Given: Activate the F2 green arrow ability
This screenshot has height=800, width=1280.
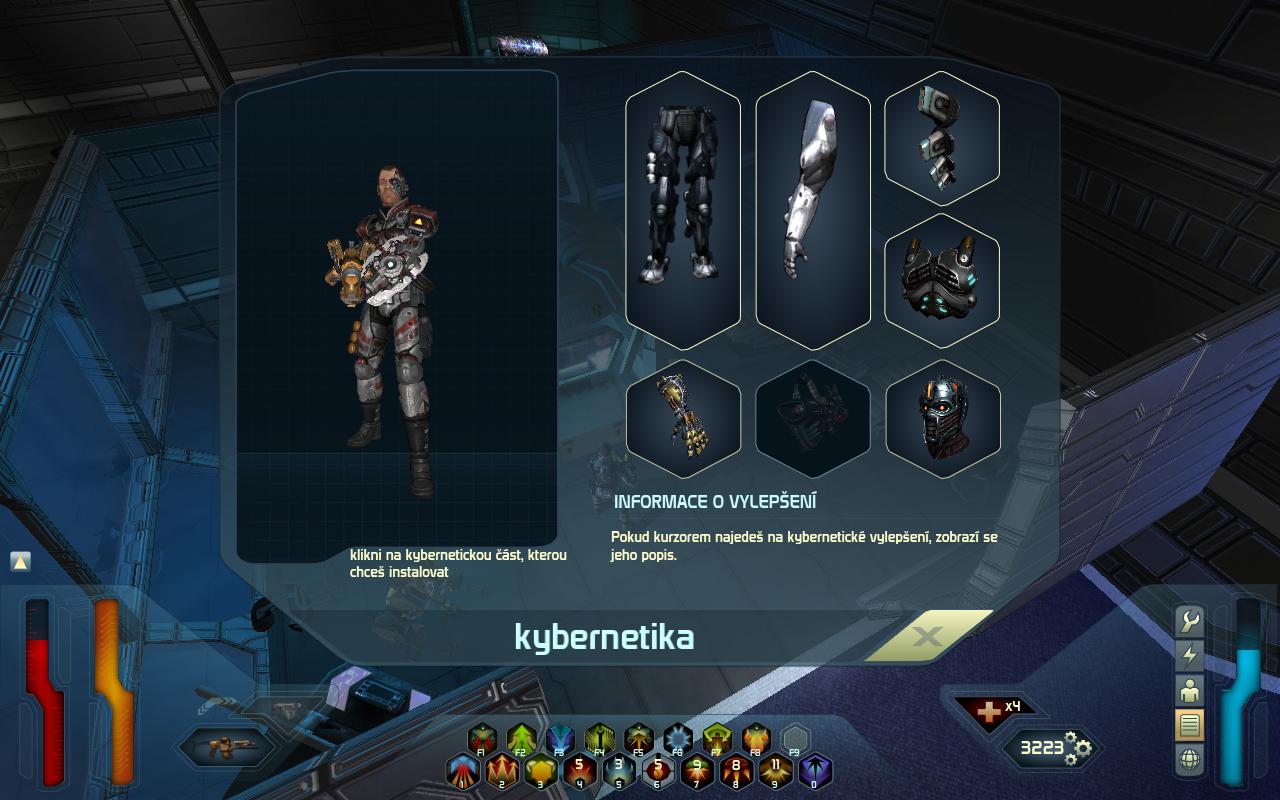Looking at the screenshot, I should [x=521, y=739].
